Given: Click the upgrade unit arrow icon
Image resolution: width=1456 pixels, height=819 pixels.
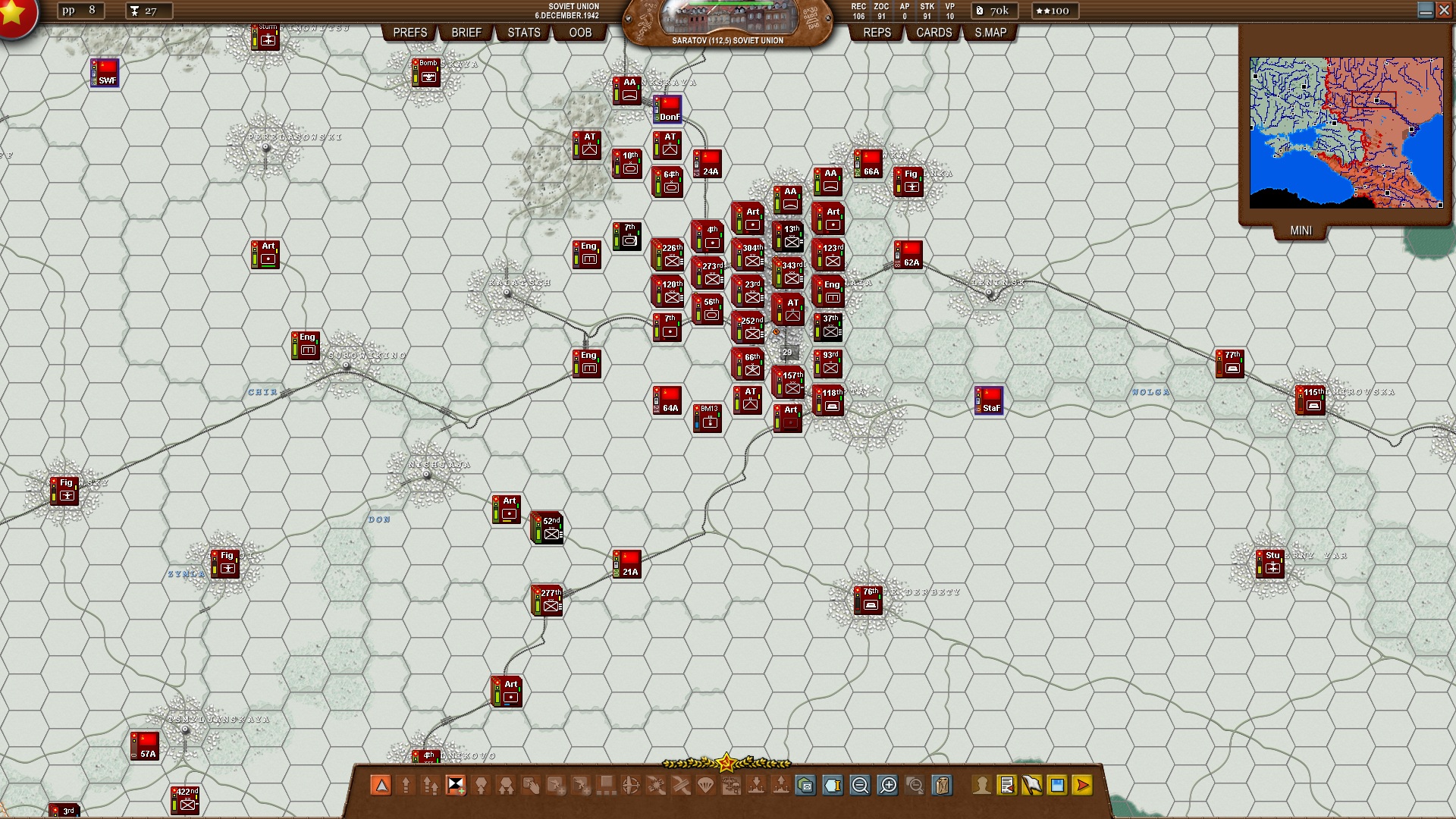Looking at the screenshot, I should point(406,786).
